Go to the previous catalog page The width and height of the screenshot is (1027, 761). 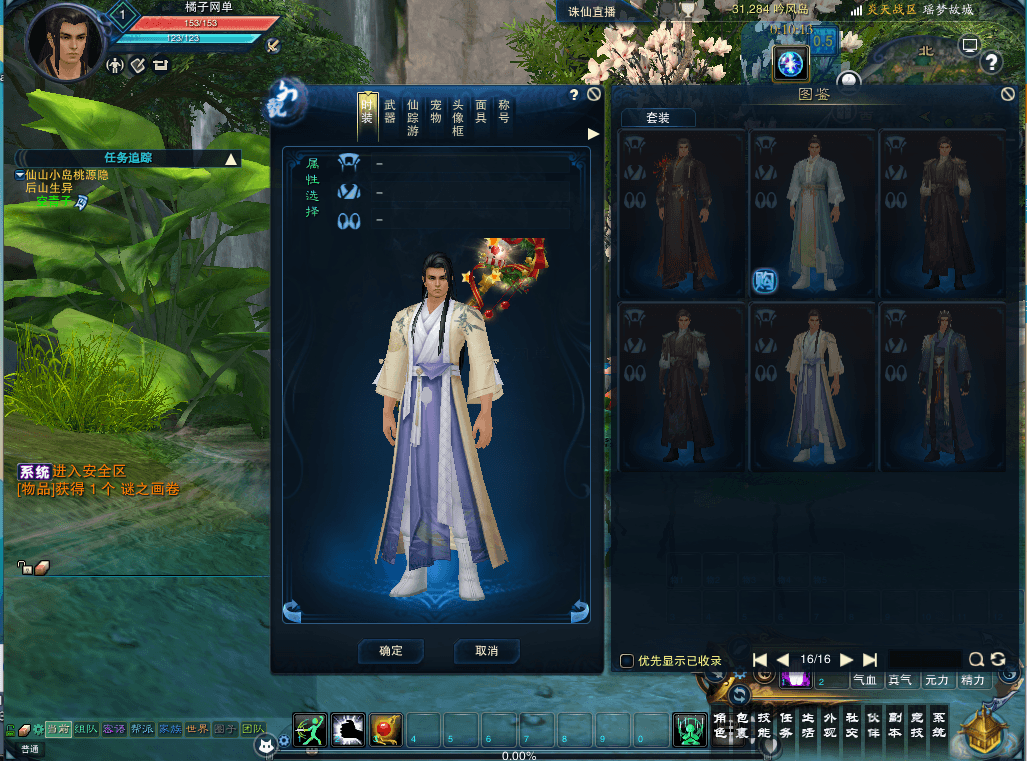[x=783, y=660]
